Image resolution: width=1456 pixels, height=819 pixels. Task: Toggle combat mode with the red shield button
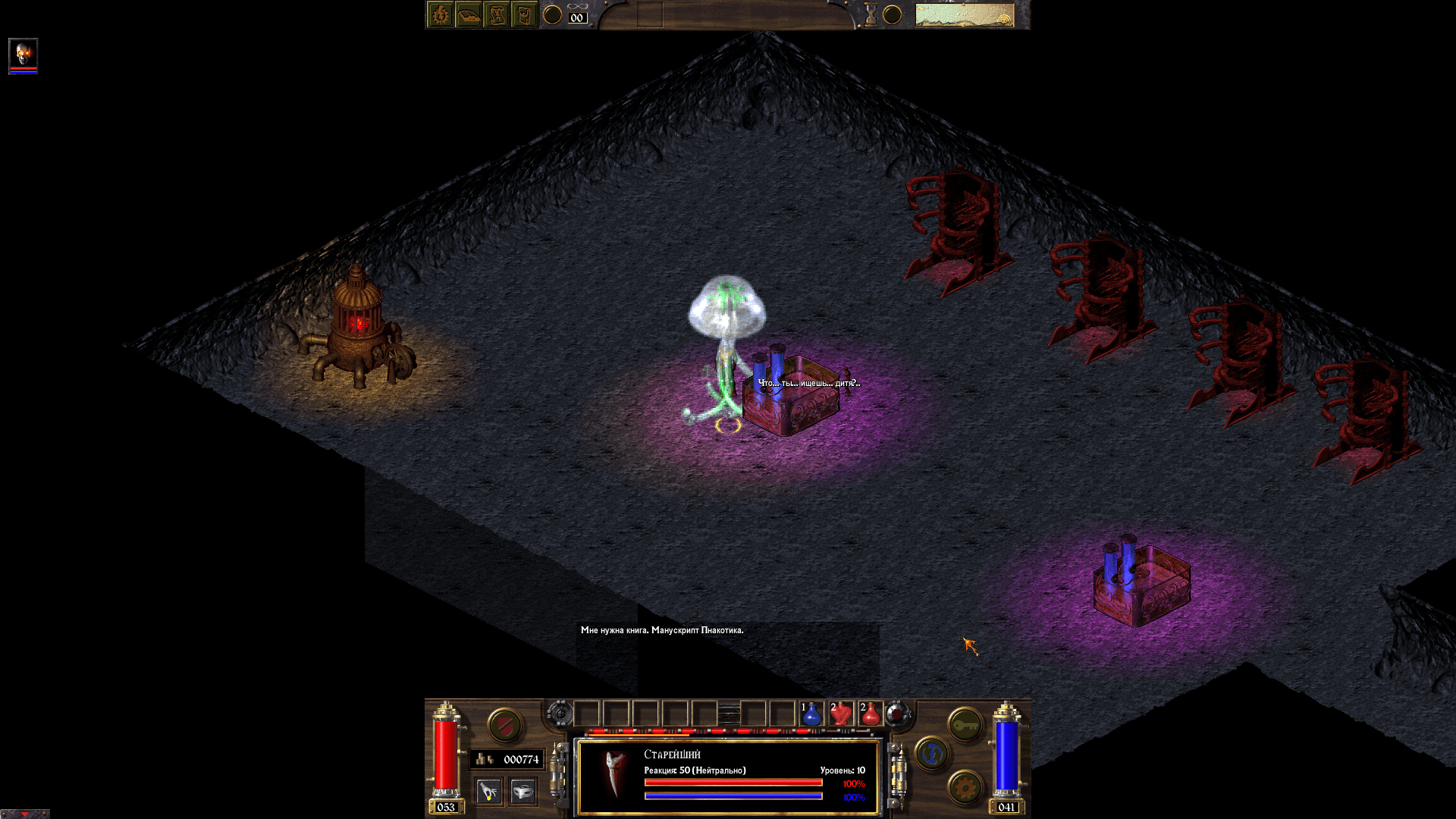(504, 726)
